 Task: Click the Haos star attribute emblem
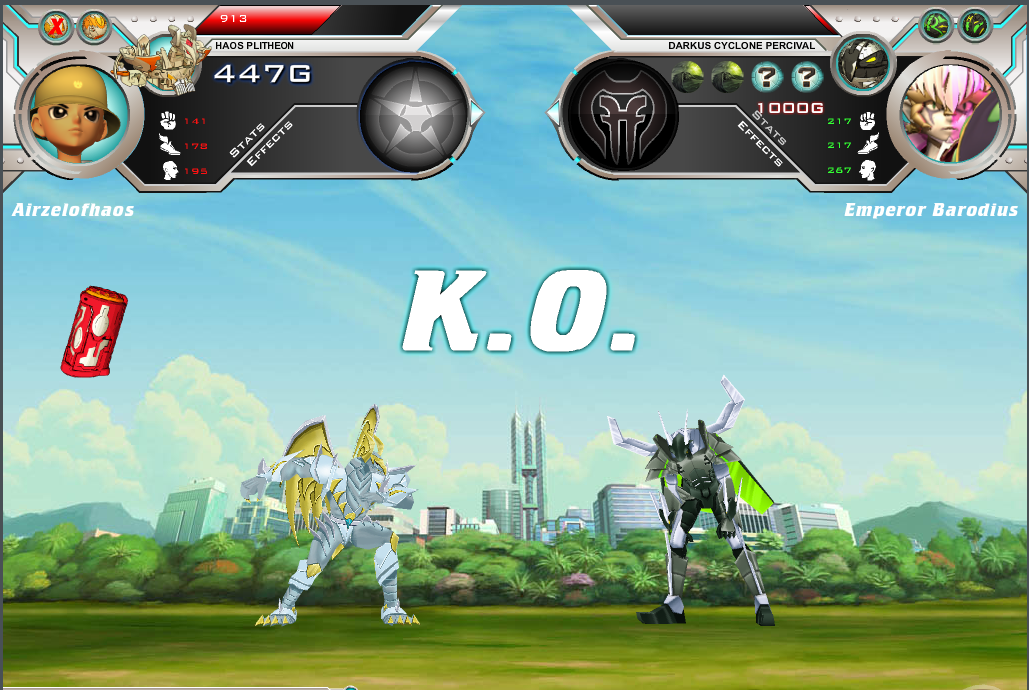coord(413,114)
